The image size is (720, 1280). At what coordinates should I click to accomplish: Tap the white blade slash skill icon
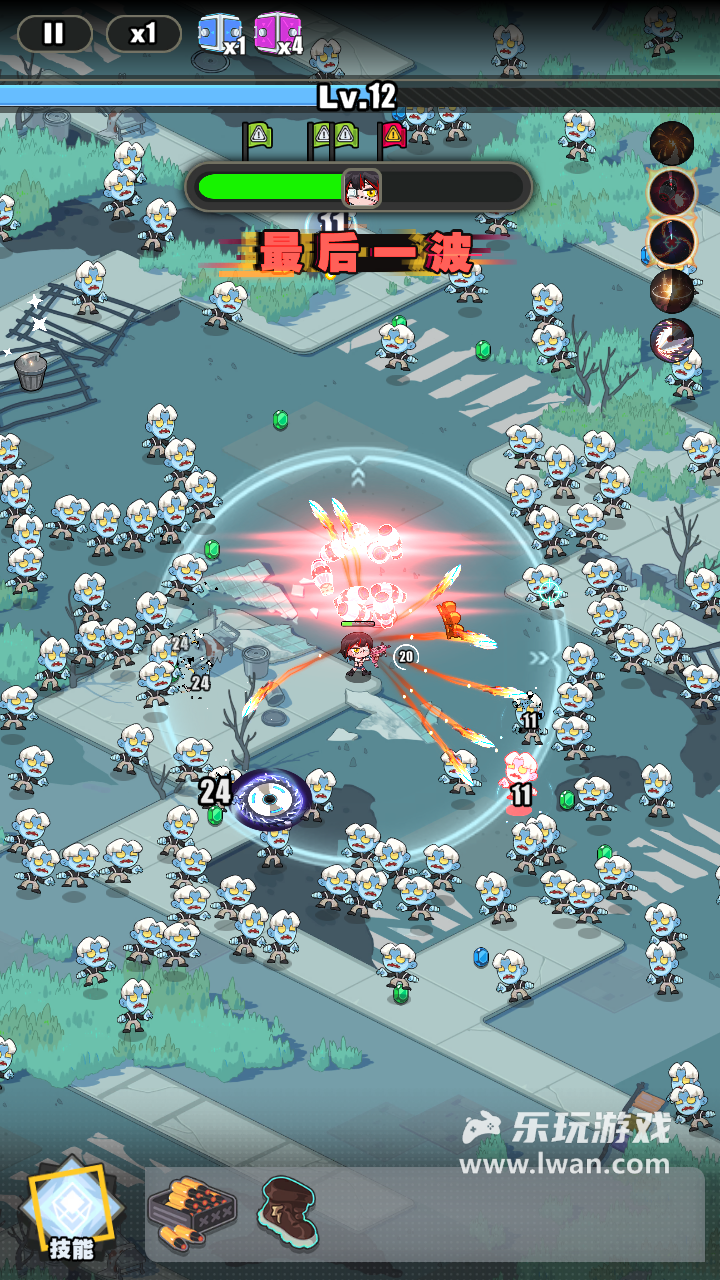672,341
